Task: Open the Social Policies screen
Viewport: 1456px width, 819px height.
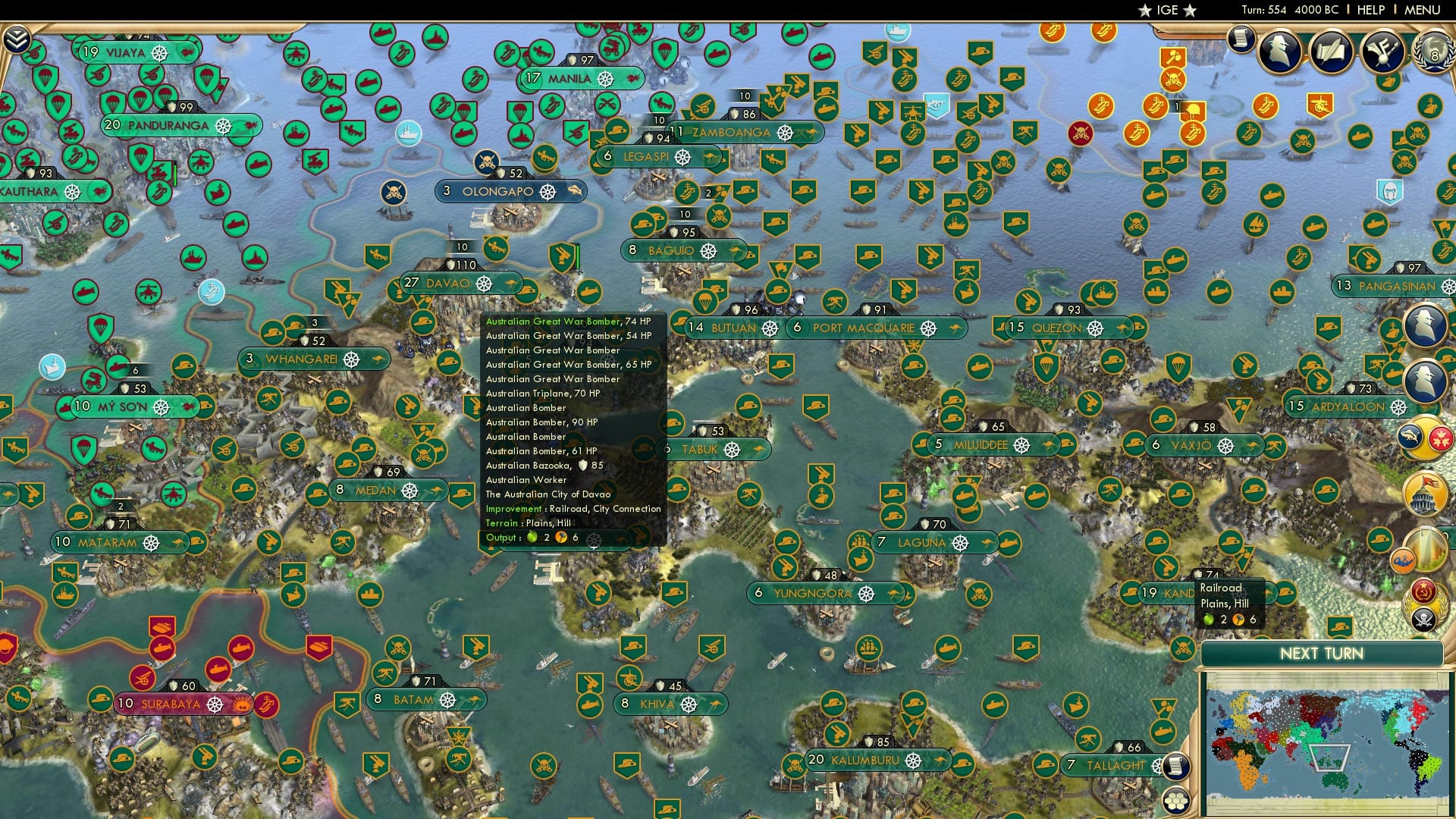Action: pos(1332,52)
